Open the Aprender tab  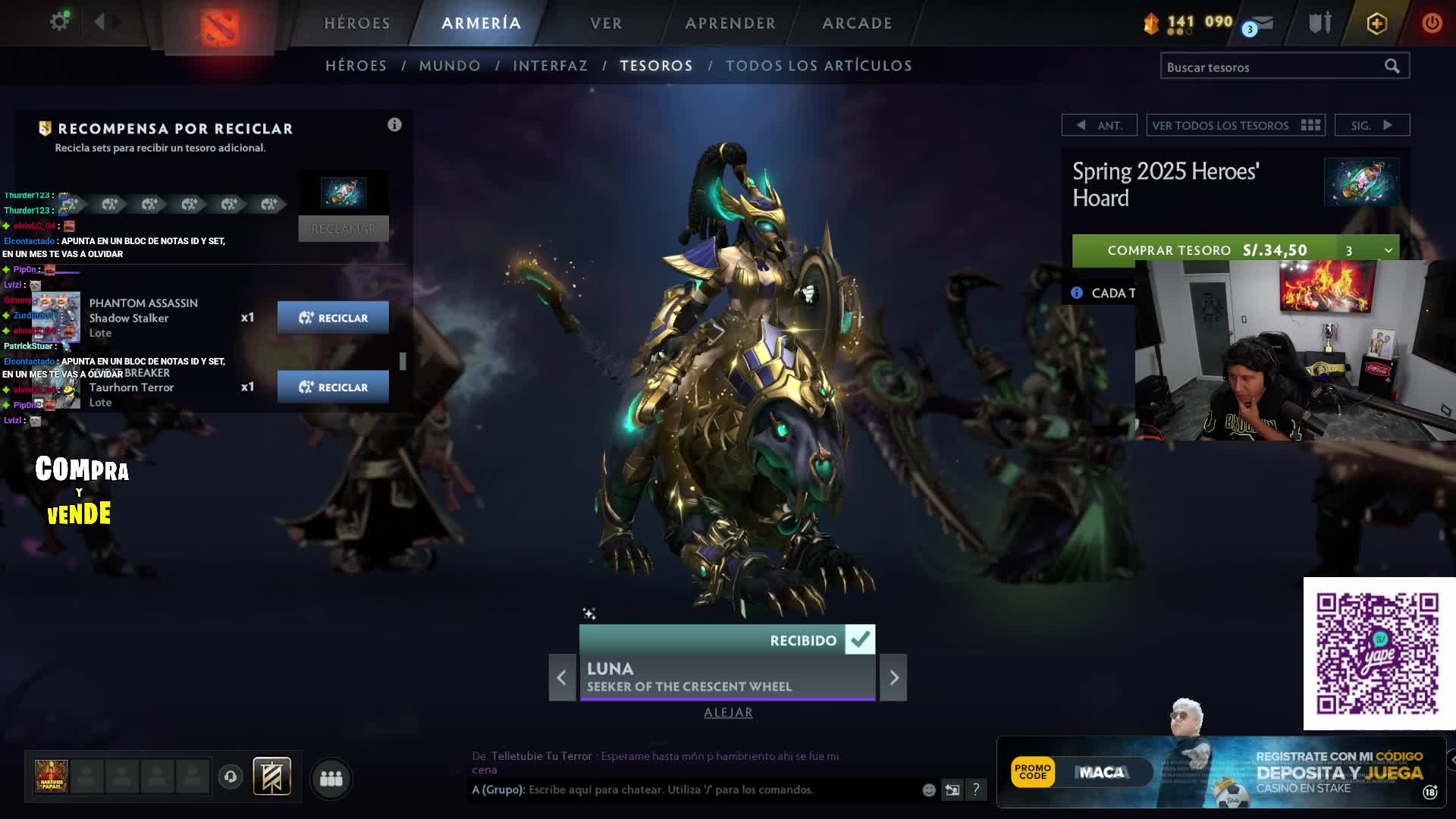point(730,24)
